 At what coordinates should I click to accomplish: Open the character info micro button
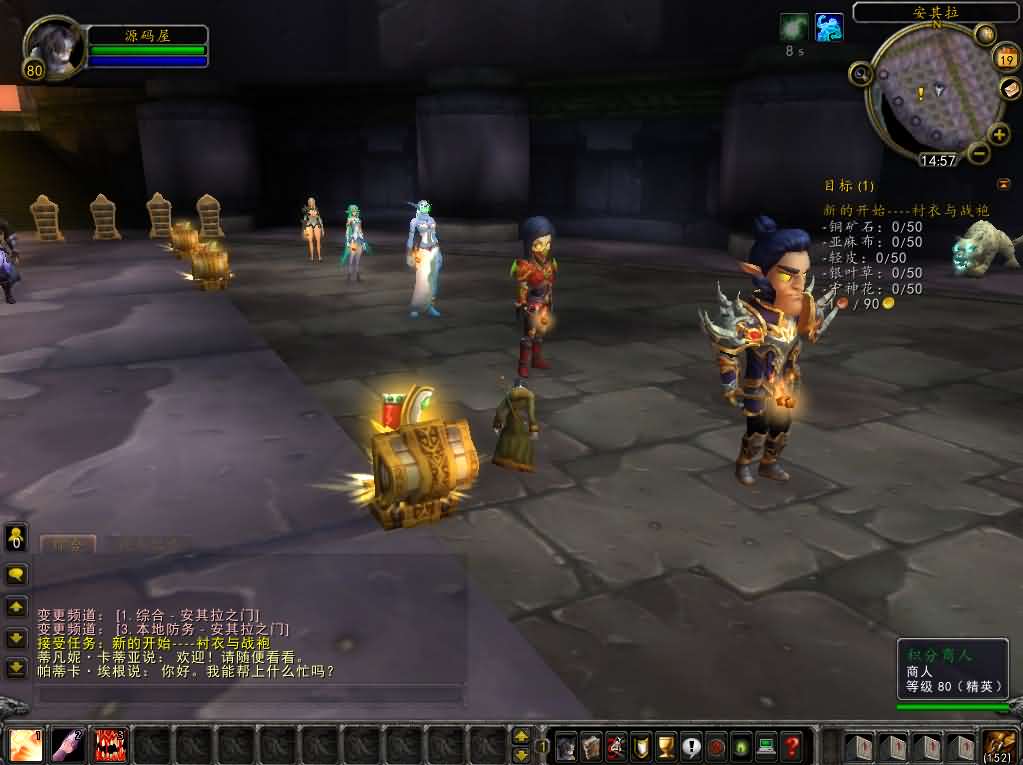567,746
